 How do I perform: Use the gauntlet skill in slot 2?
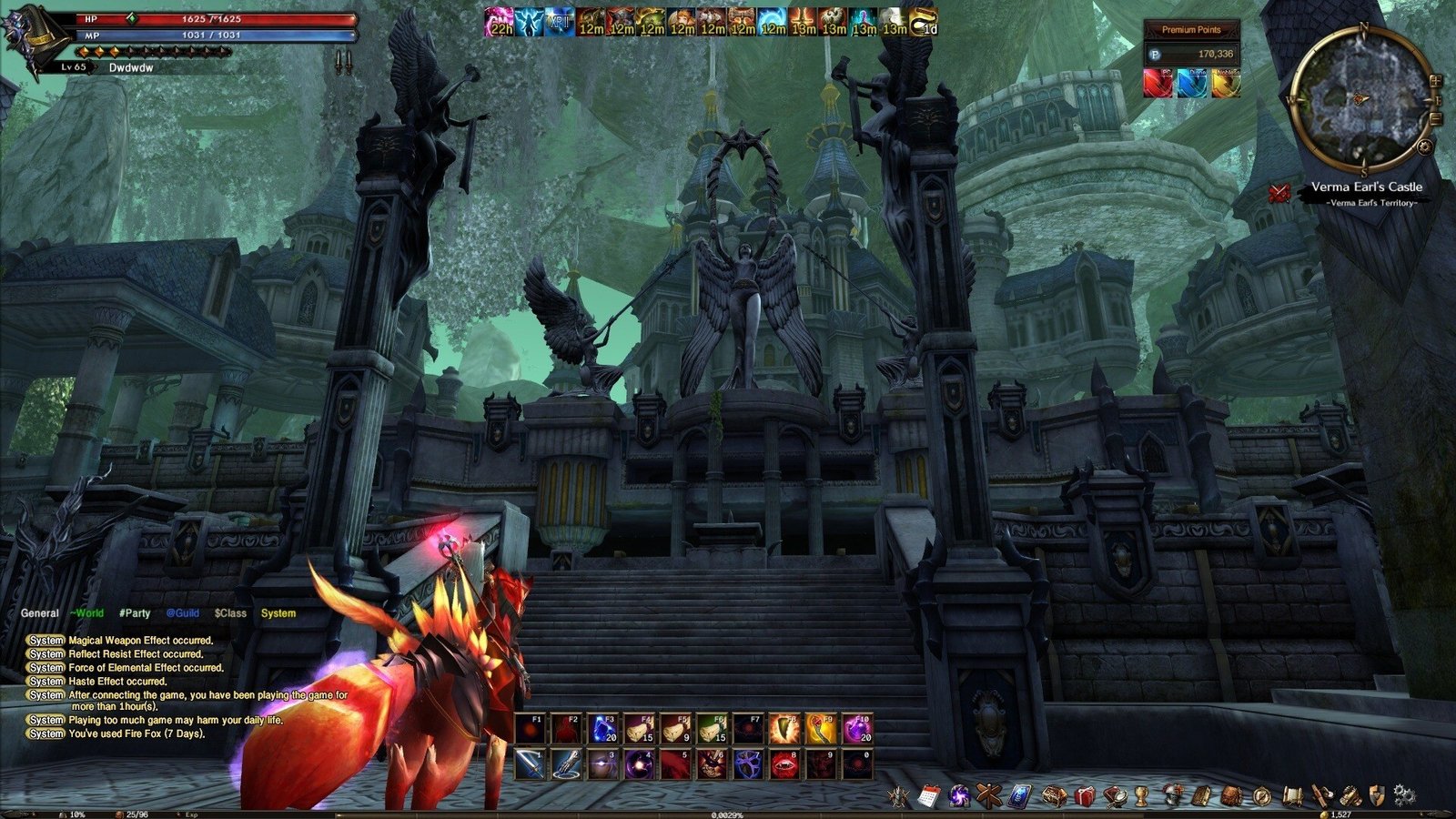(567, 764)
